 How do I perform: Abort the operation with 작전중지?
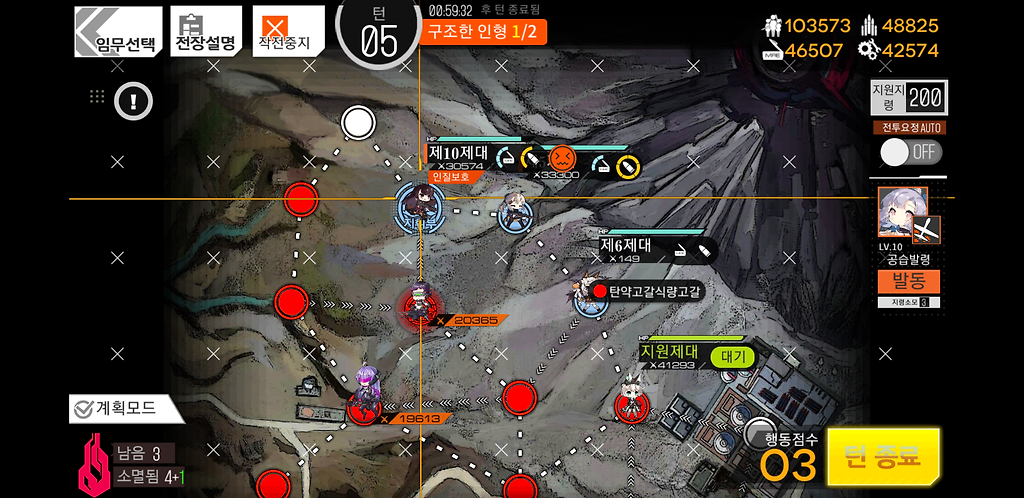[287, 32]
